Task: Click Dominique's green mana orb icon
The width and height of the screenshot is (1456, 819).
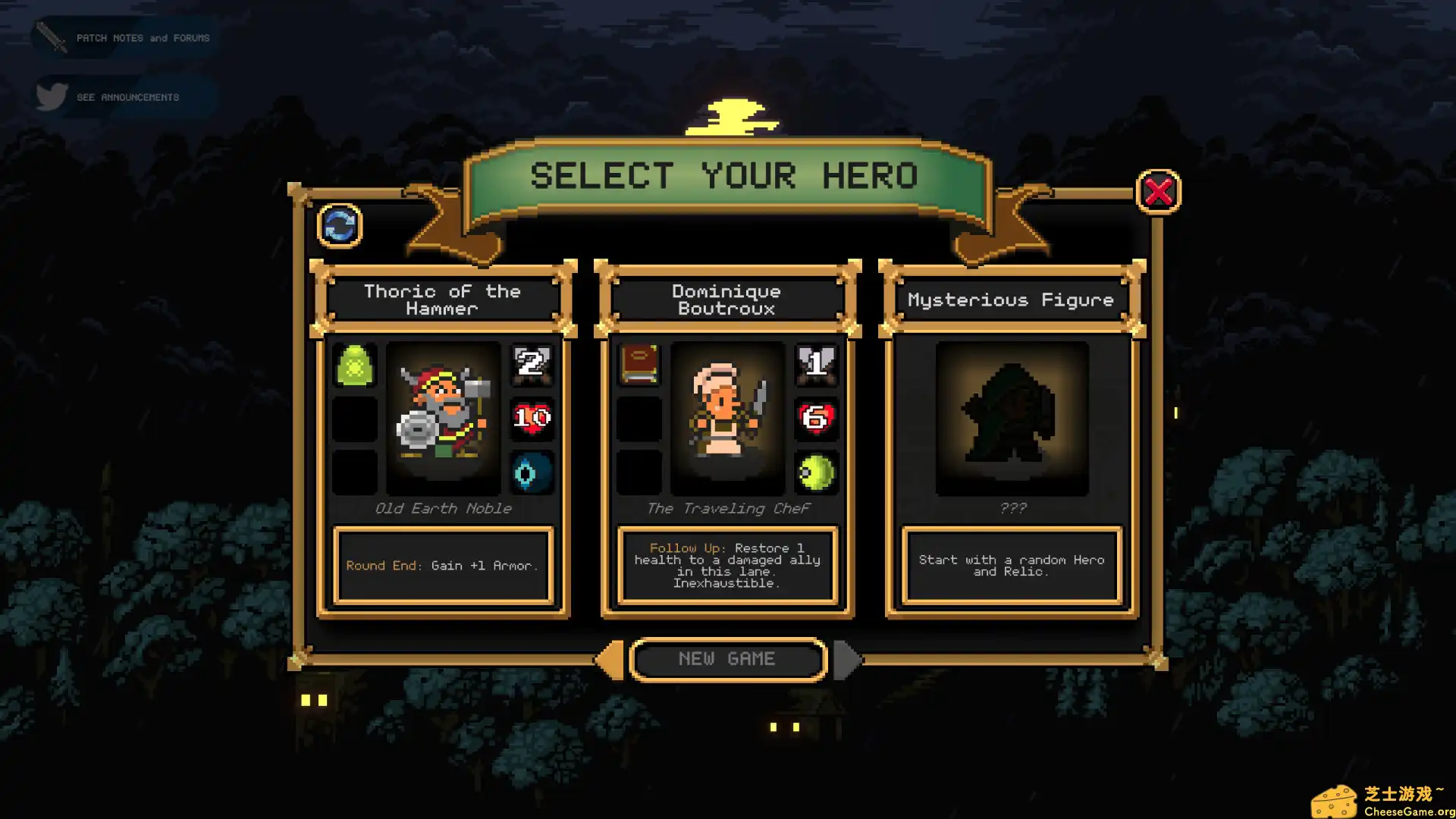Action: (x=816, y=472)
